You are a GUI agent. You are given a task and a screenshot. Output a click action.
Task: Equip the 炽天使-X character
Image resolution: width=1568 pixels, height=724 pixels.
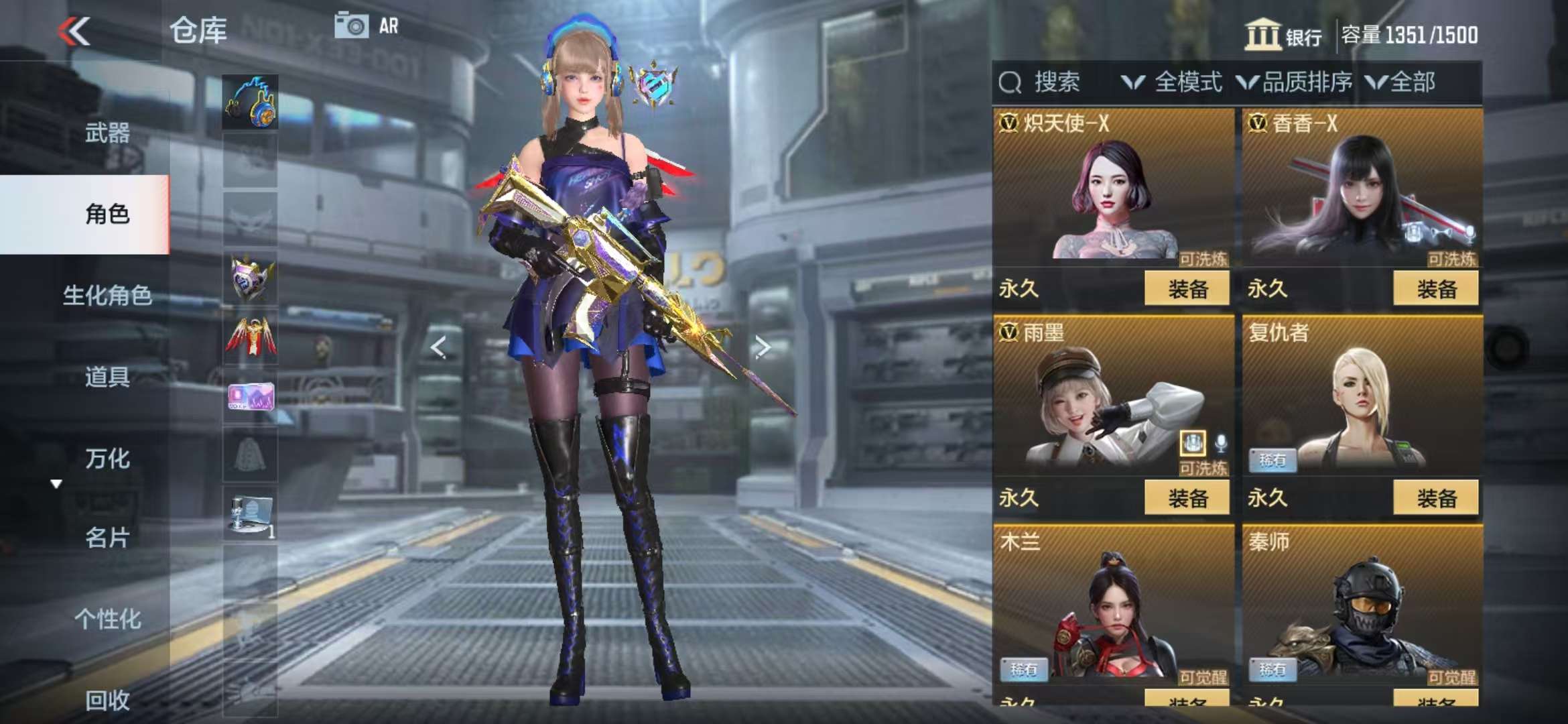1187,289
